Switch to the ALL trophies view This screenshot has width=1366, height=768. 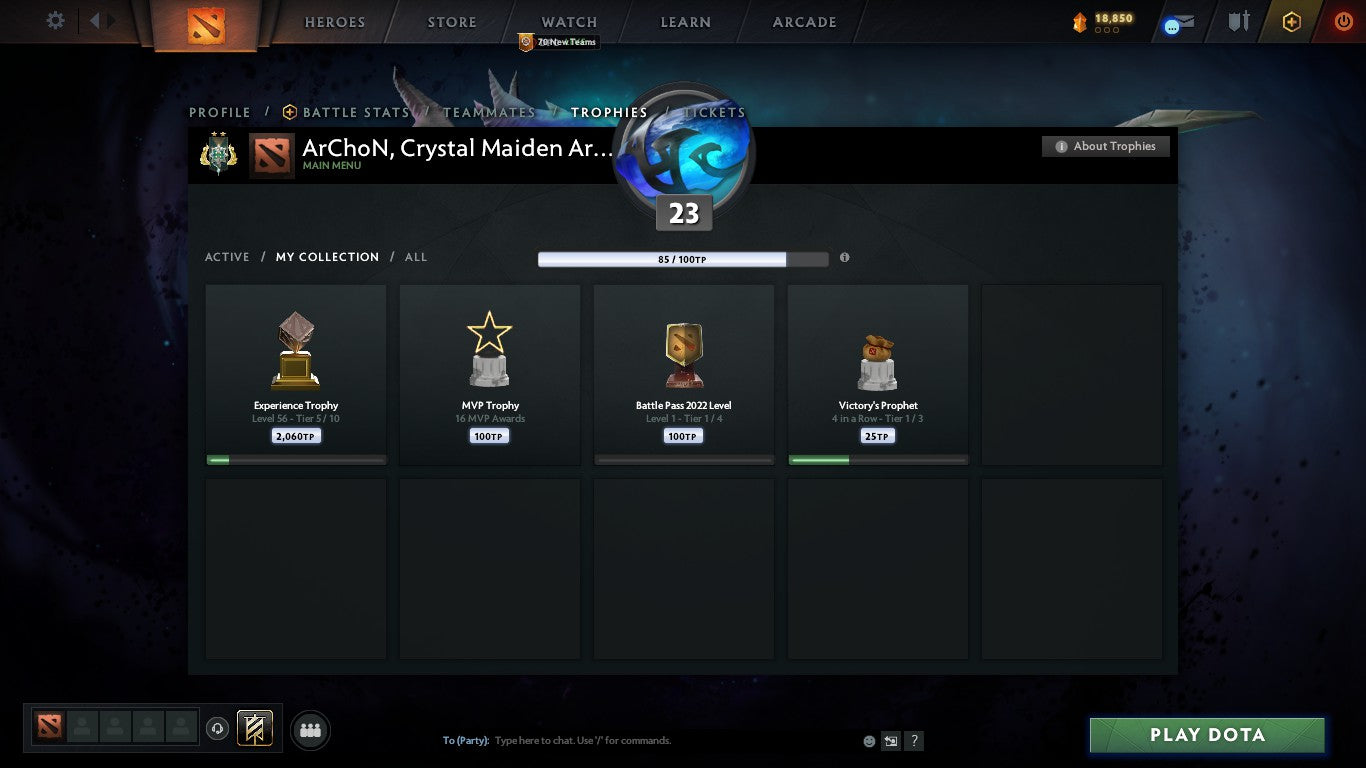pos(415,257)
